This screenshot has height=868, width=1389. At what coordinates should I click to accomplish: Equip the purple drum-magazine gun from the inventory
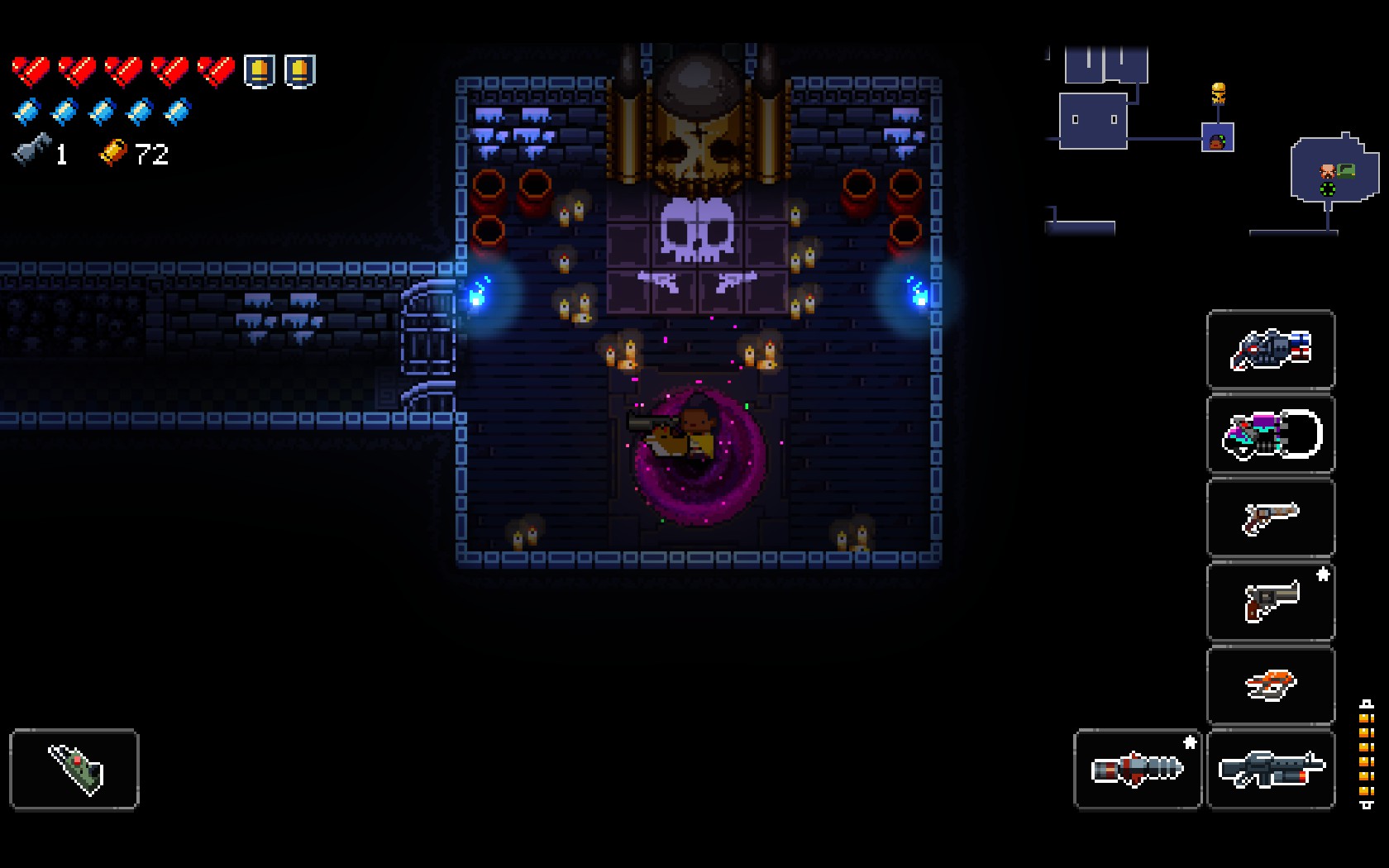point(1271,434)
